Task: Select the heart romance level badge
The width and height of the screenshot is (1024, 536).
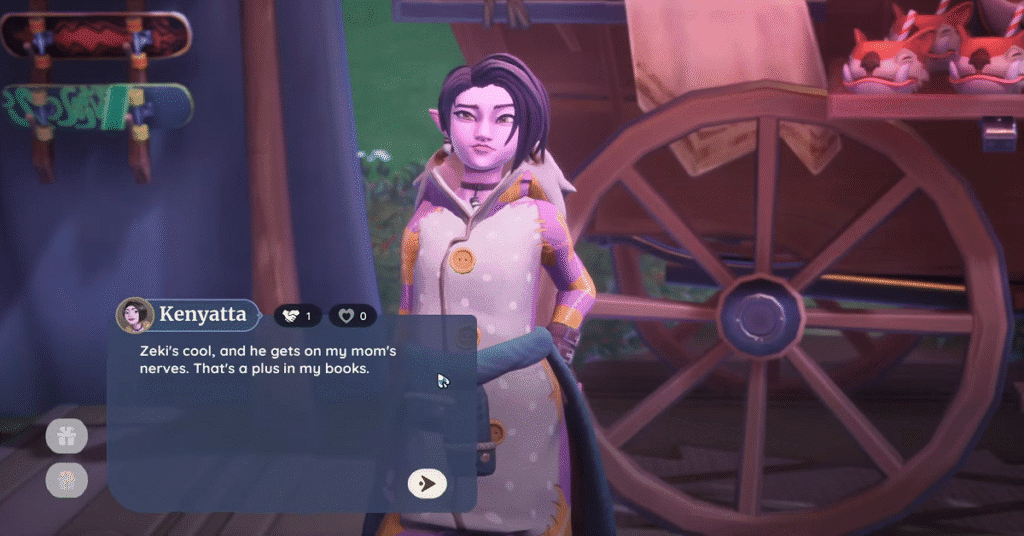Action: pyautogui.click(x=353, y=316)
